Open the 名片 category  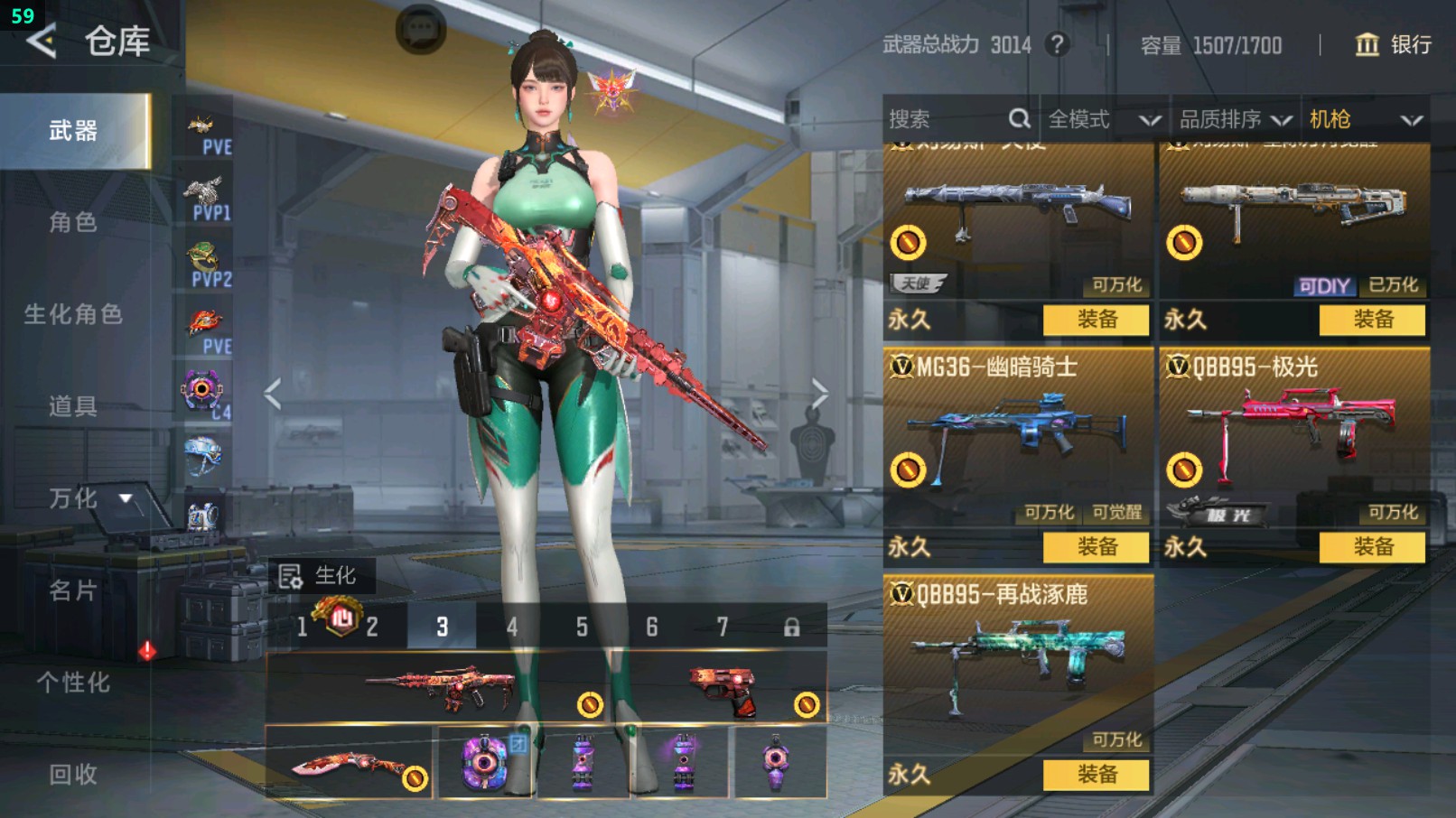(x=73, y=590)
